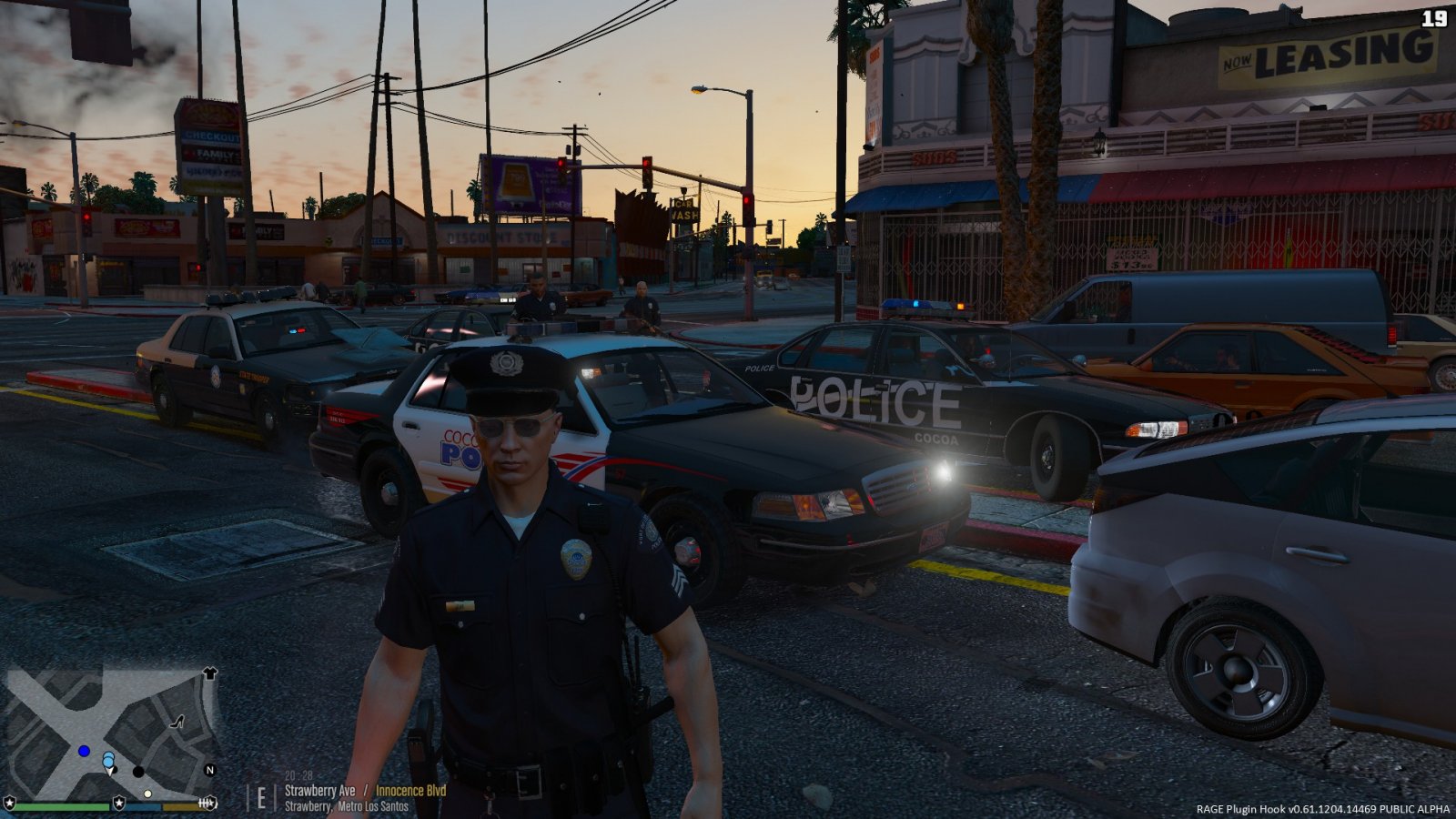Select the high heel blip on minimap
The height and width of the screenshot is (819, 1456).
click(177, 722)
